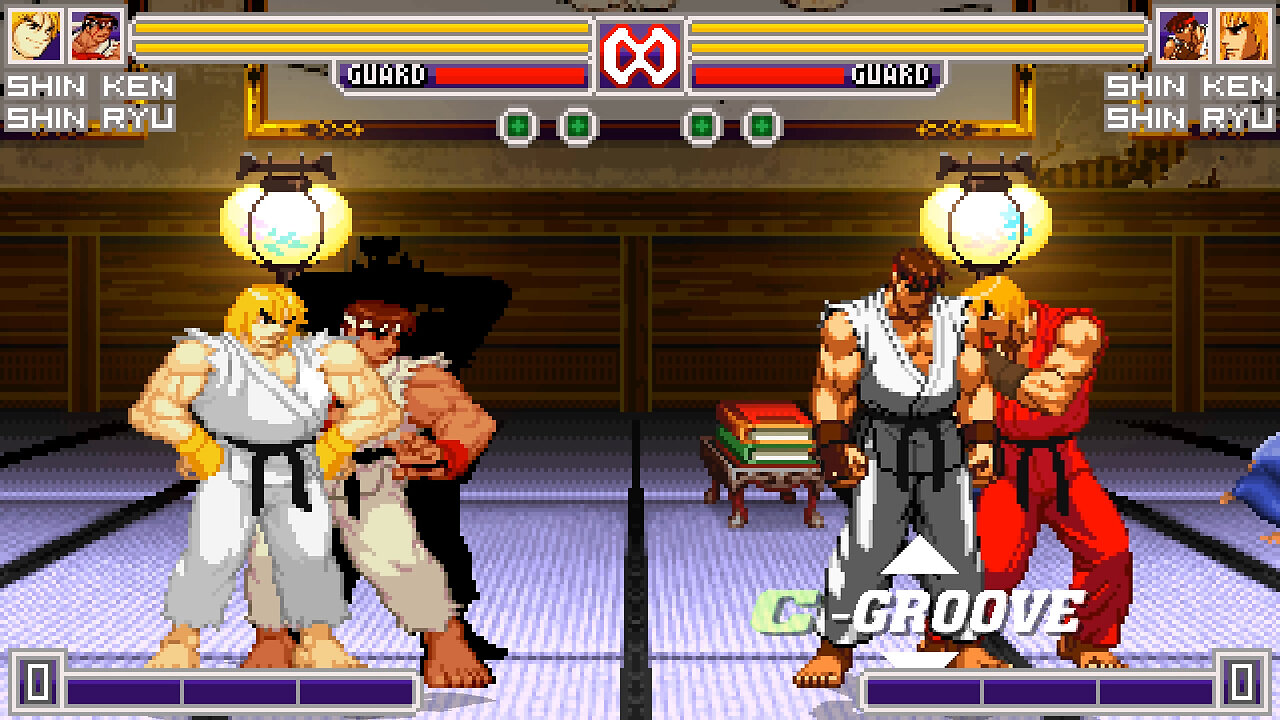This screenshot has height=720, width=1280.
Task: Click the leftmost green stock icon under player 1's guard bar
Action: (x=516, y=122)
